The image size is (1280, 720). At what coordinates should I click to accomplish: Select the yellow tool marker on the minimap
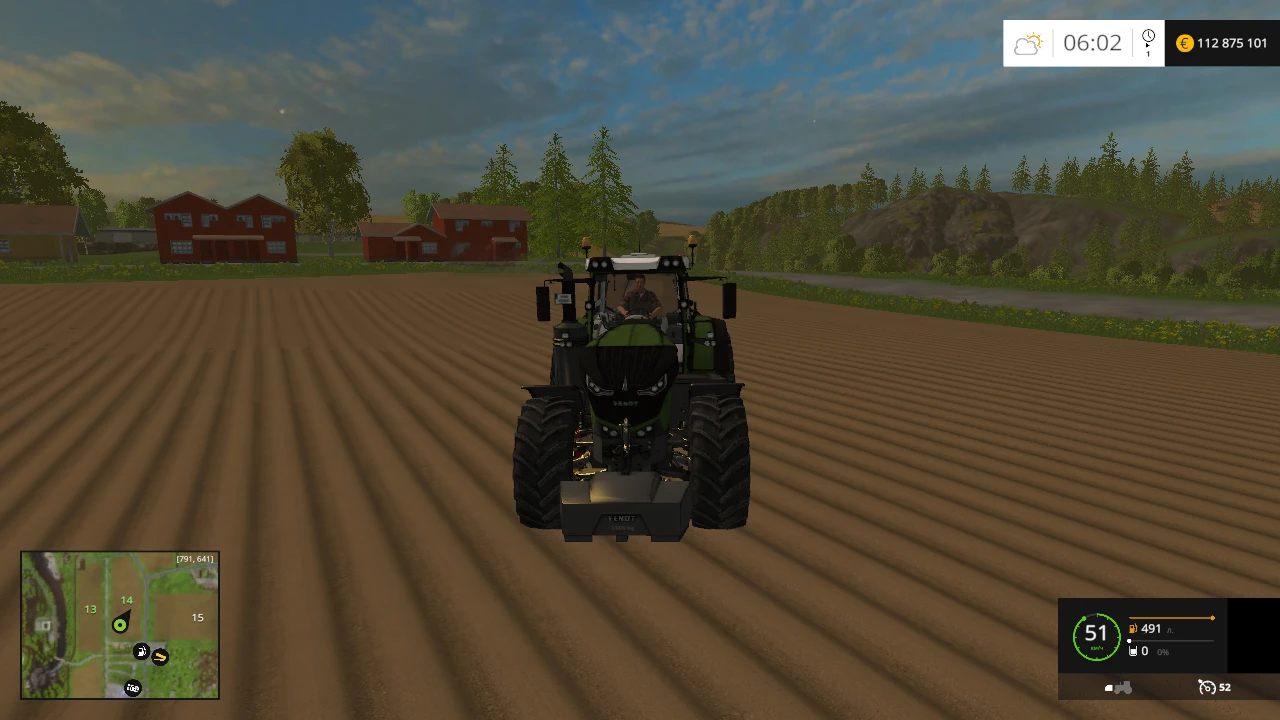point(159,656)
